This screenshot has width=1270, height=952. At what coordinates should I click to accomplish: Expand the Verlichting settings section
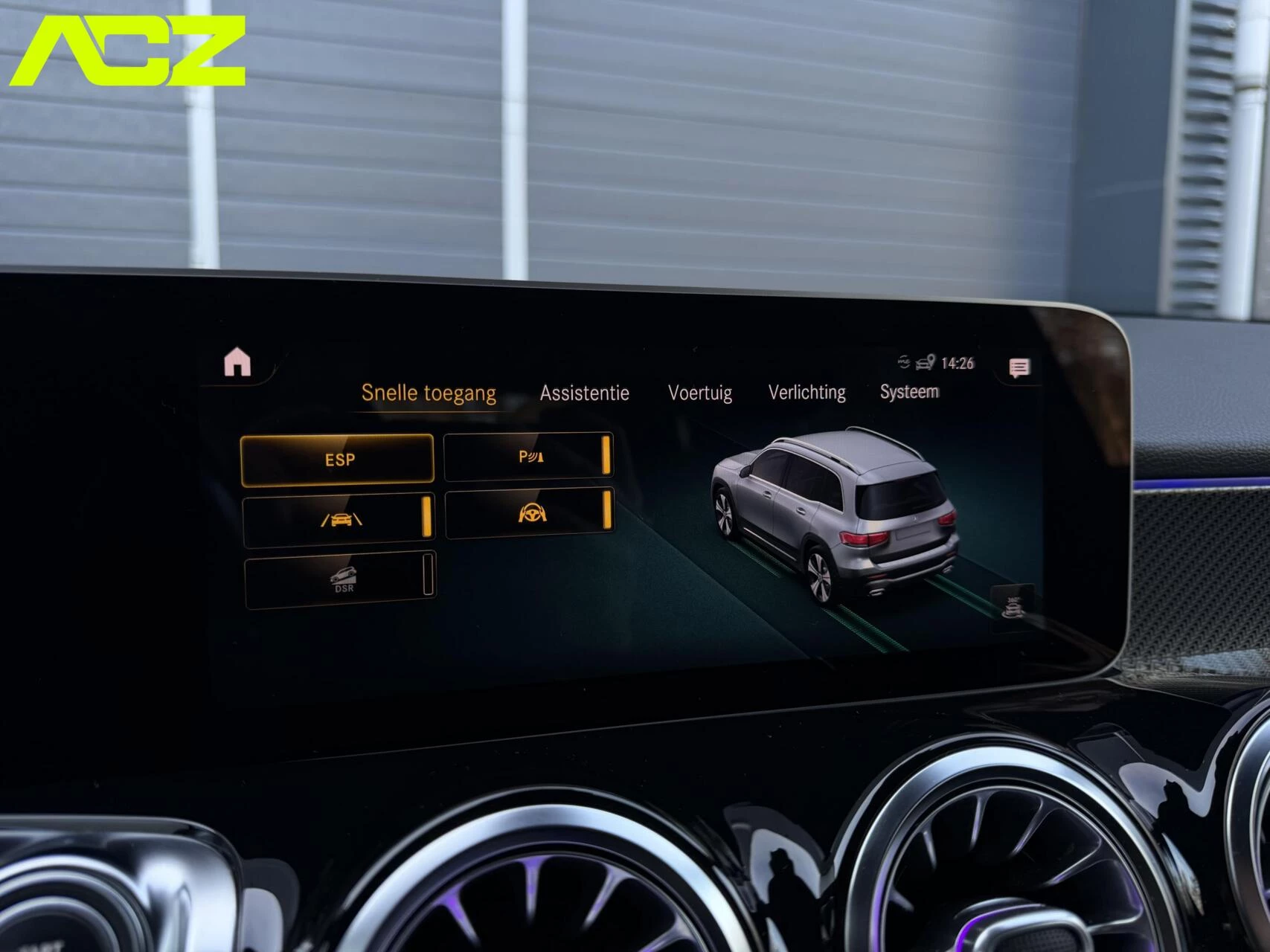coord(806,392)
